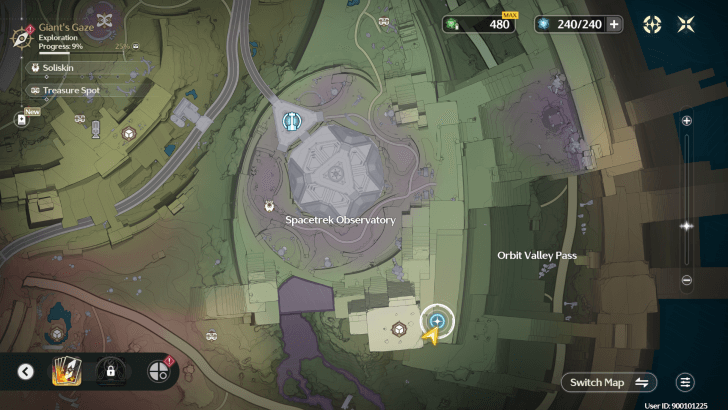Select the Spacetrek Observatory map label

click(340, 220)
